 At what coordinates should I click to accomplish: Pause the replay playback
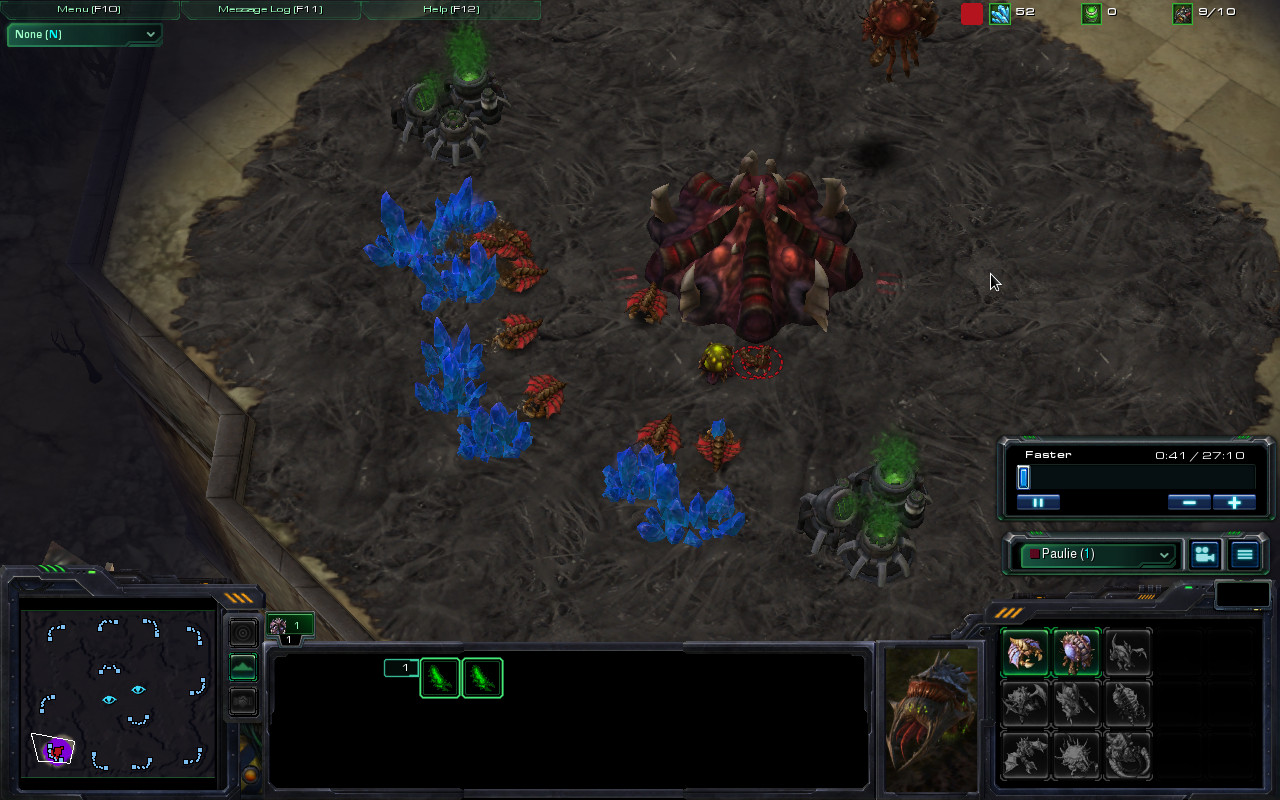pyautogui.click(x=1038, y=502)
